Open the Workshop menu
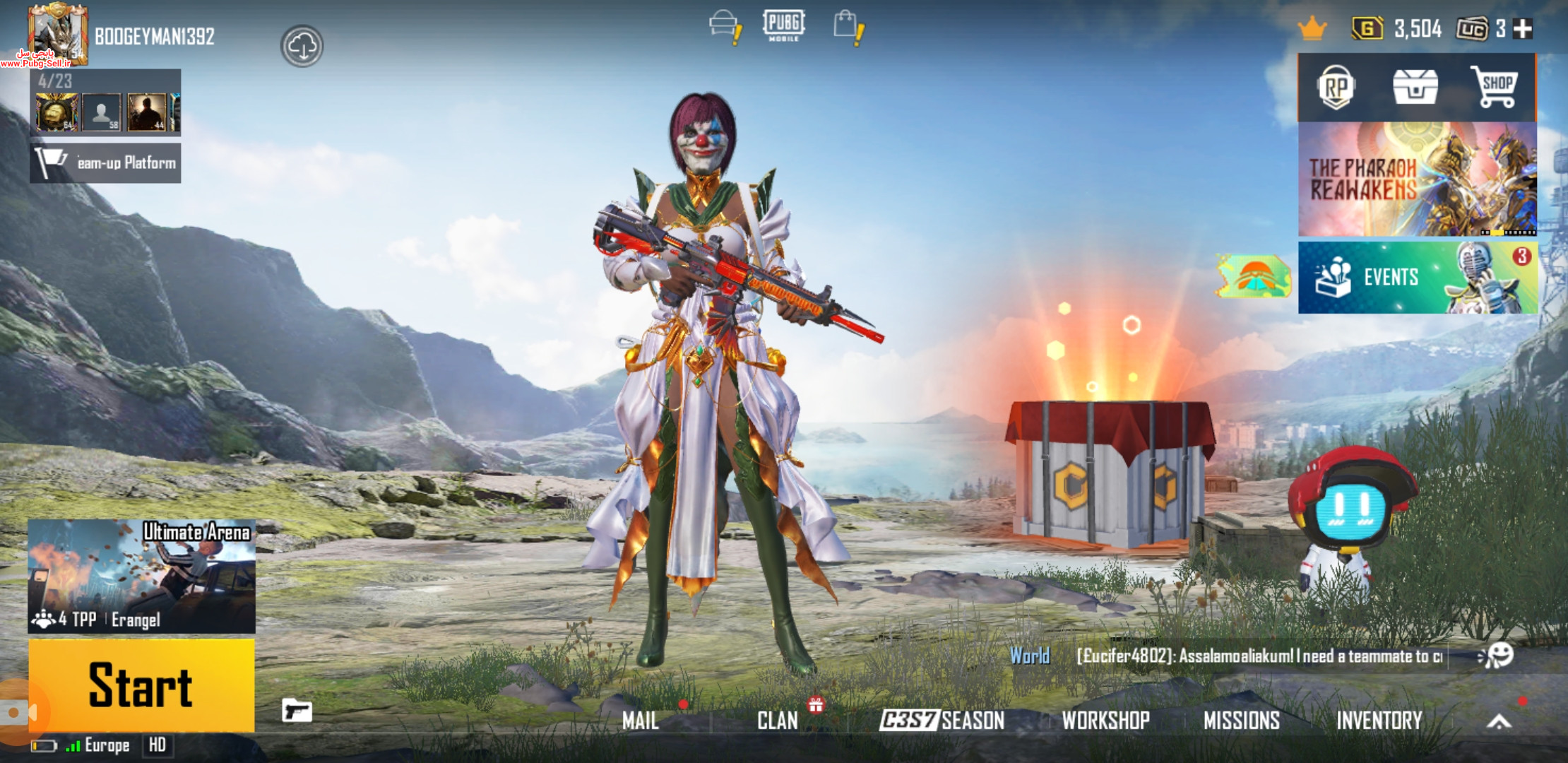This screenshot has height=763, width=1568. click(1105, 721)
